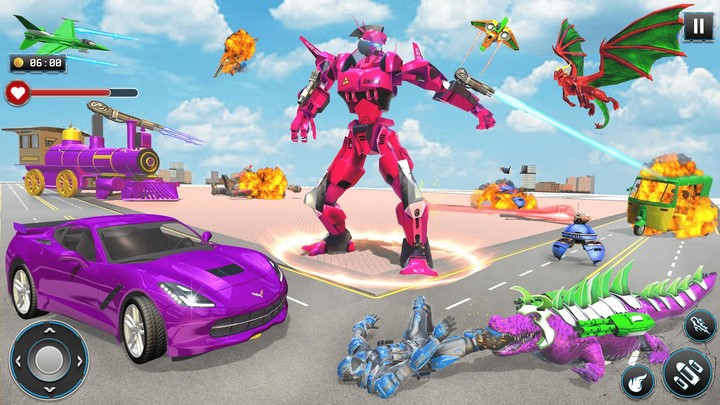Pause the game with the pause button
Screen dimensions: 720x405
(698, 25)
